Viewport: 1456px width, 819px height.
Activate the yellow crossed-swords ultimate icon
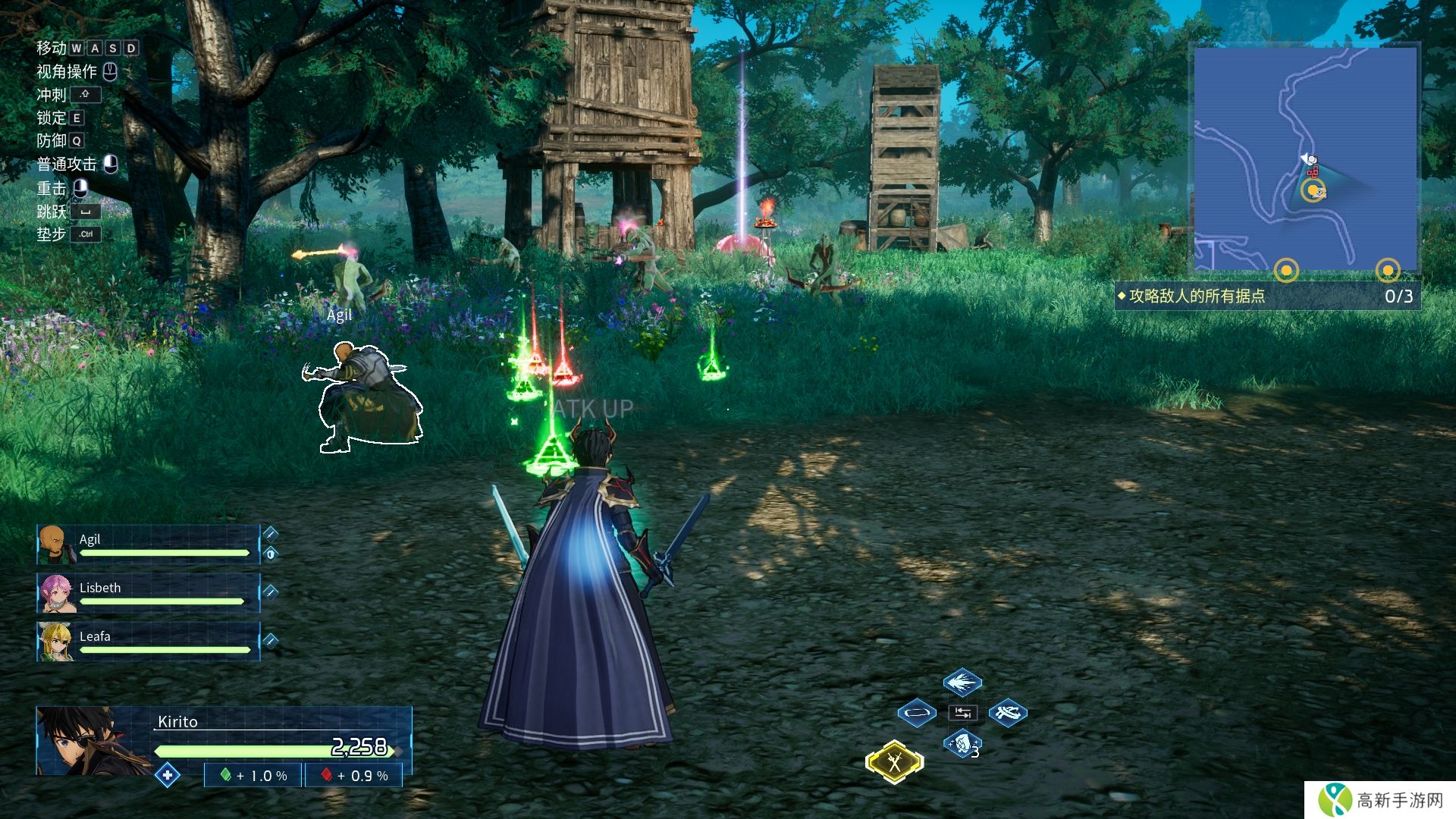[895, 761]
